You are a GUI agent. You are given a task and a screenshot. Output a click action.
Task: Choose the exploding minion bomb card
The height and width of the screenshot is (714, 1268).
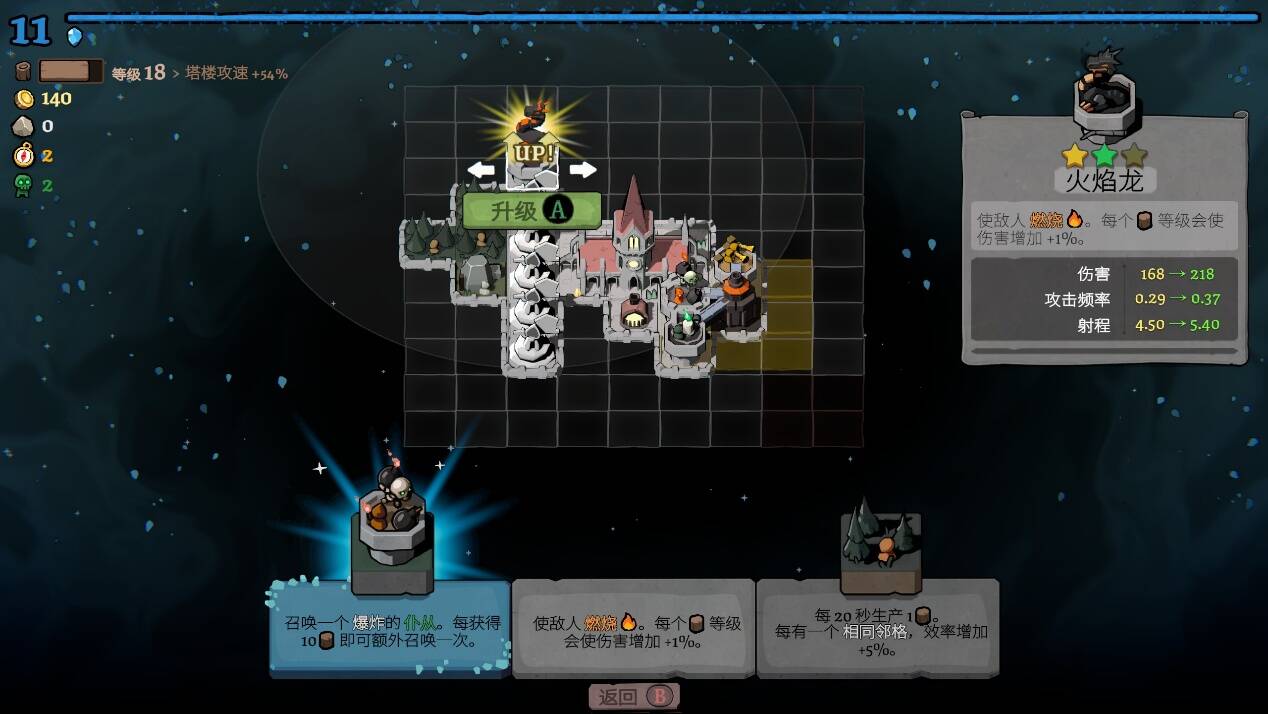point(391,627)
